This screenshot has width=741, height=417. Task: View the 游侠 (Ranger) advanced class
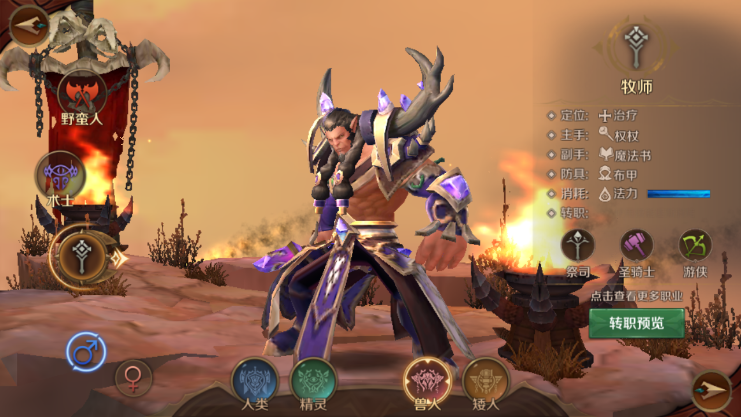(695, 245)
